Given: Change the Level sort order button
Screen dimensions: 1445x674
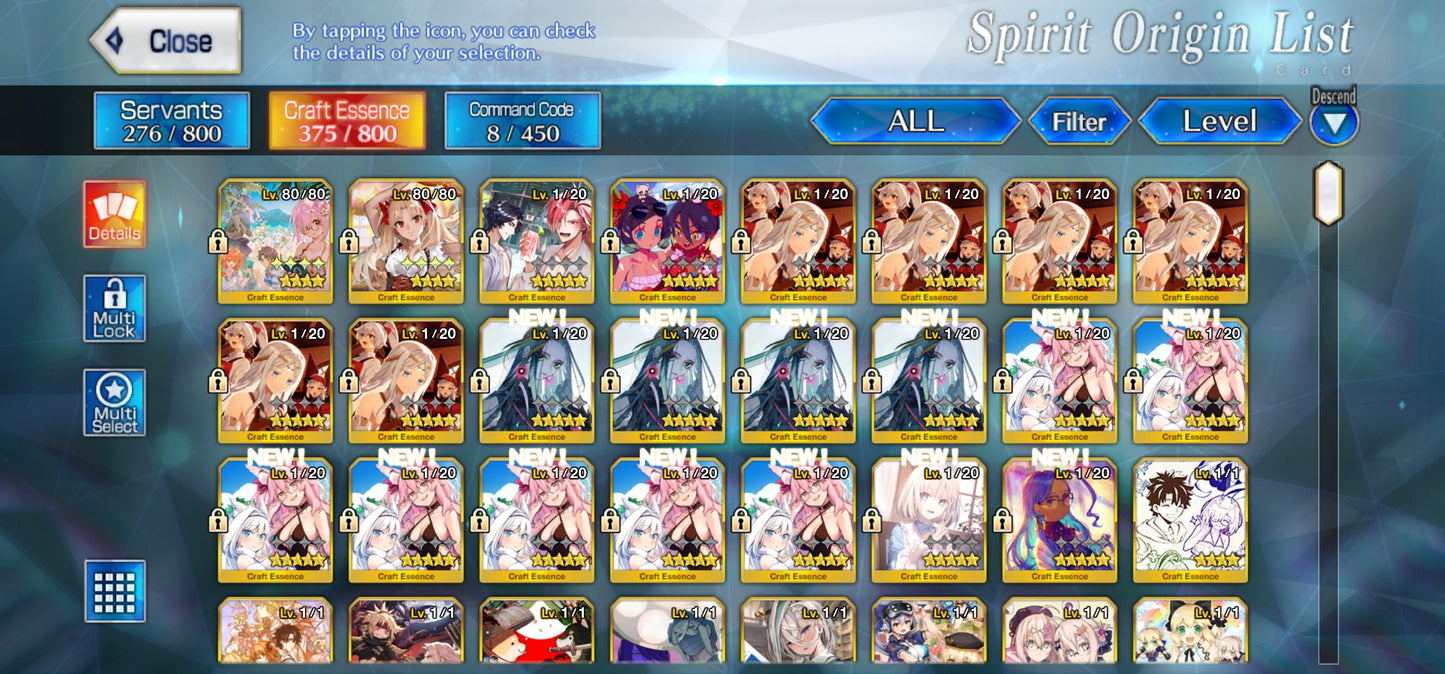Looking at the screenshot, I should (1219, 121).
